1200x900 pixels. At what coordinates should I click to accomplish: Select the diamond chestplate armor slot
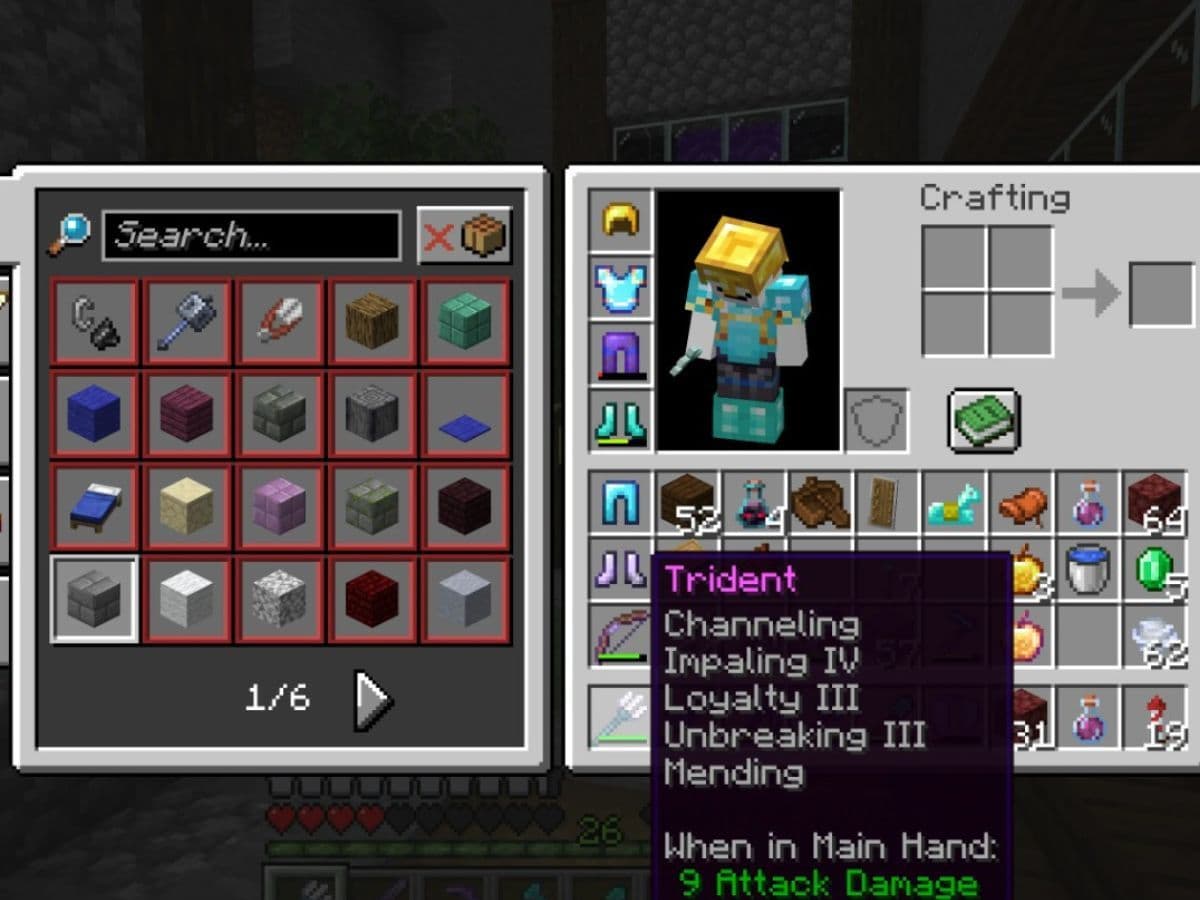(621, 287)
